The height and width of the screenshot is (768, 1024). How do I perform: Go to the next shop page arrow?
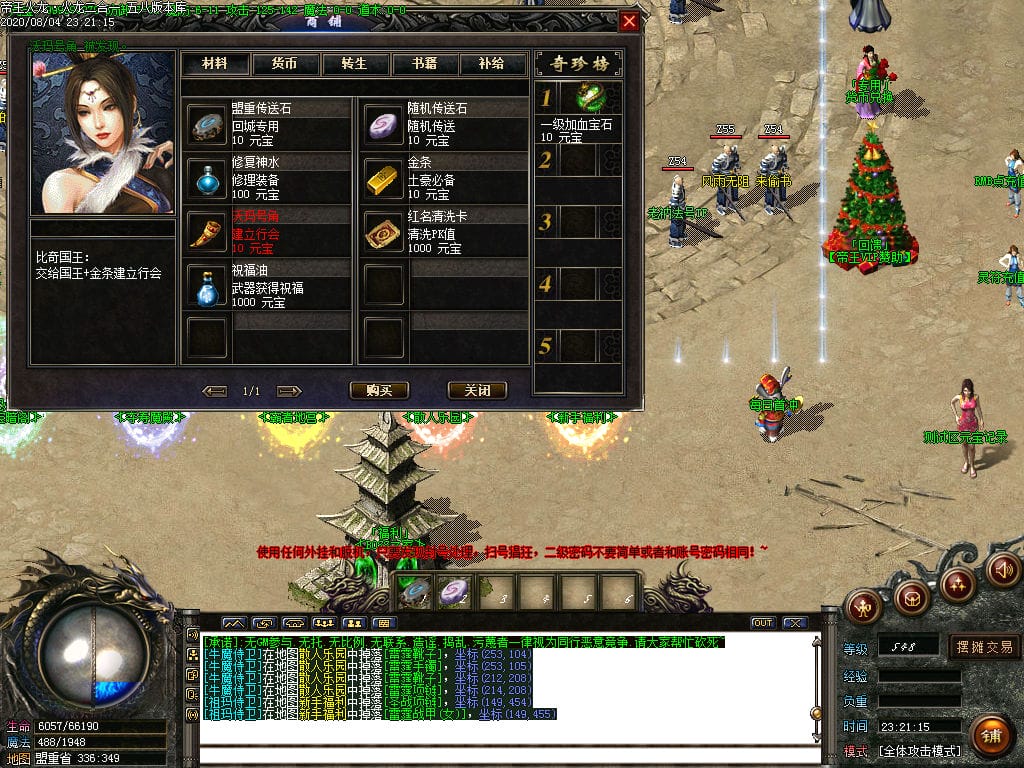(290, 391)
